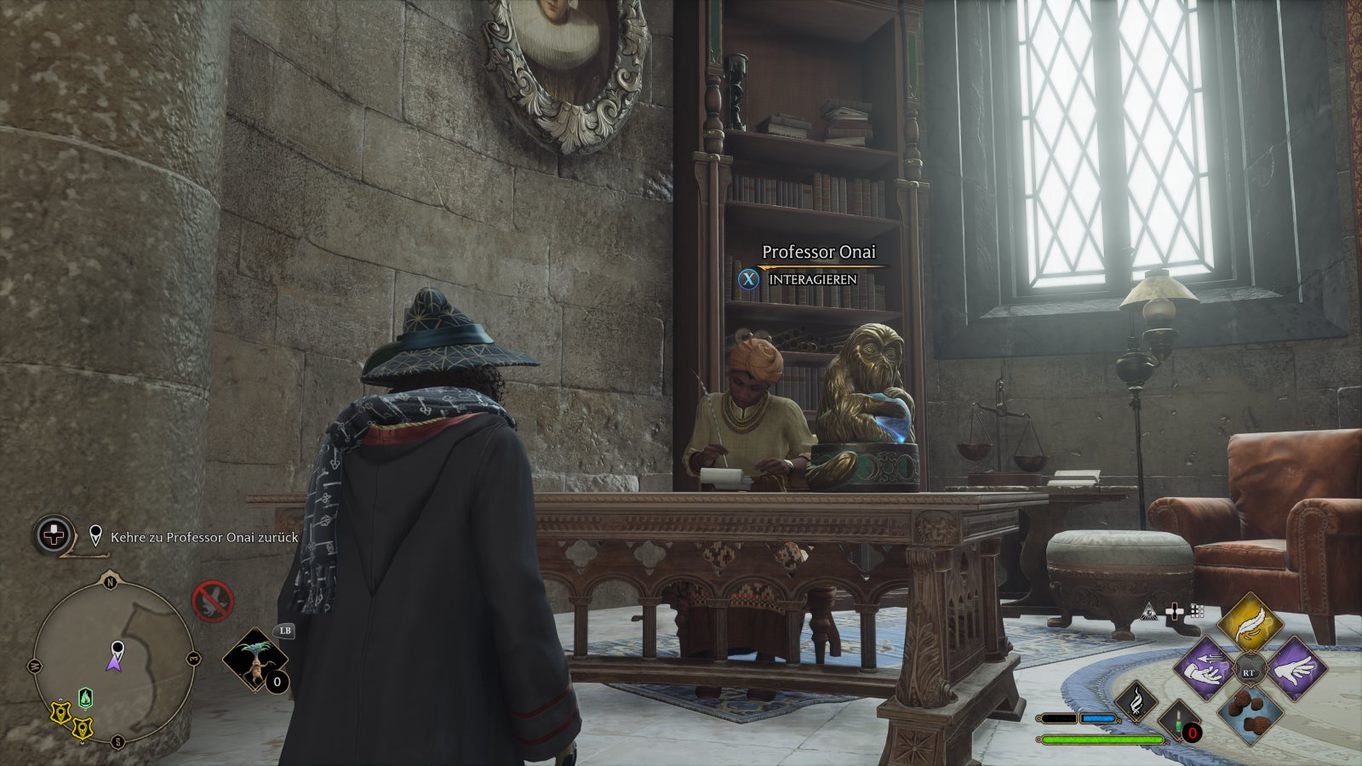Viewport: 1362px width, 766px height.
Task: Expand the spell set grid selector
Action: [x=1197, y=611]
